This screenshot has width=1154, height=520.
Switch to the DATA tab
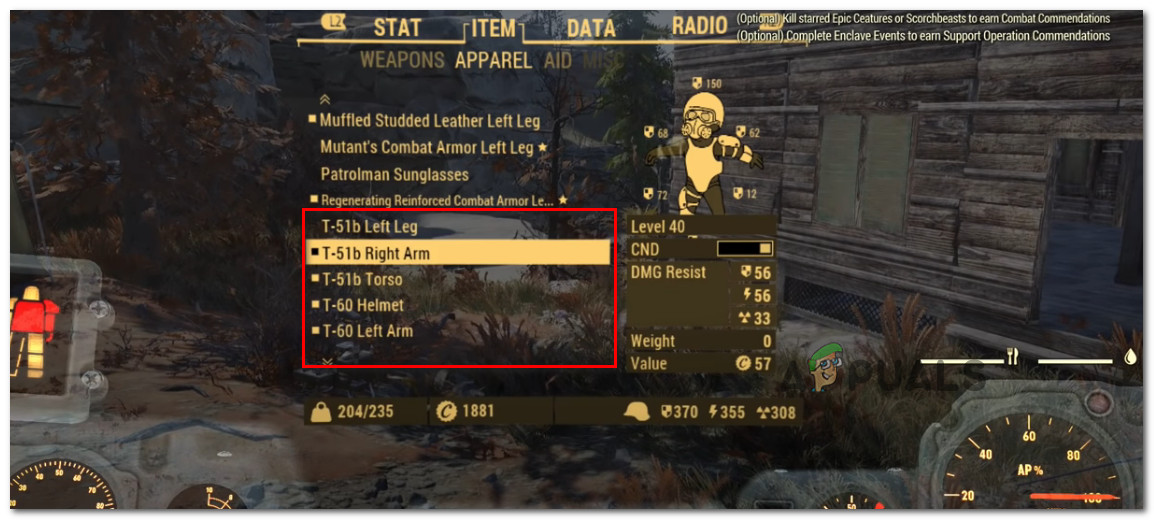(x=590, y=28)
